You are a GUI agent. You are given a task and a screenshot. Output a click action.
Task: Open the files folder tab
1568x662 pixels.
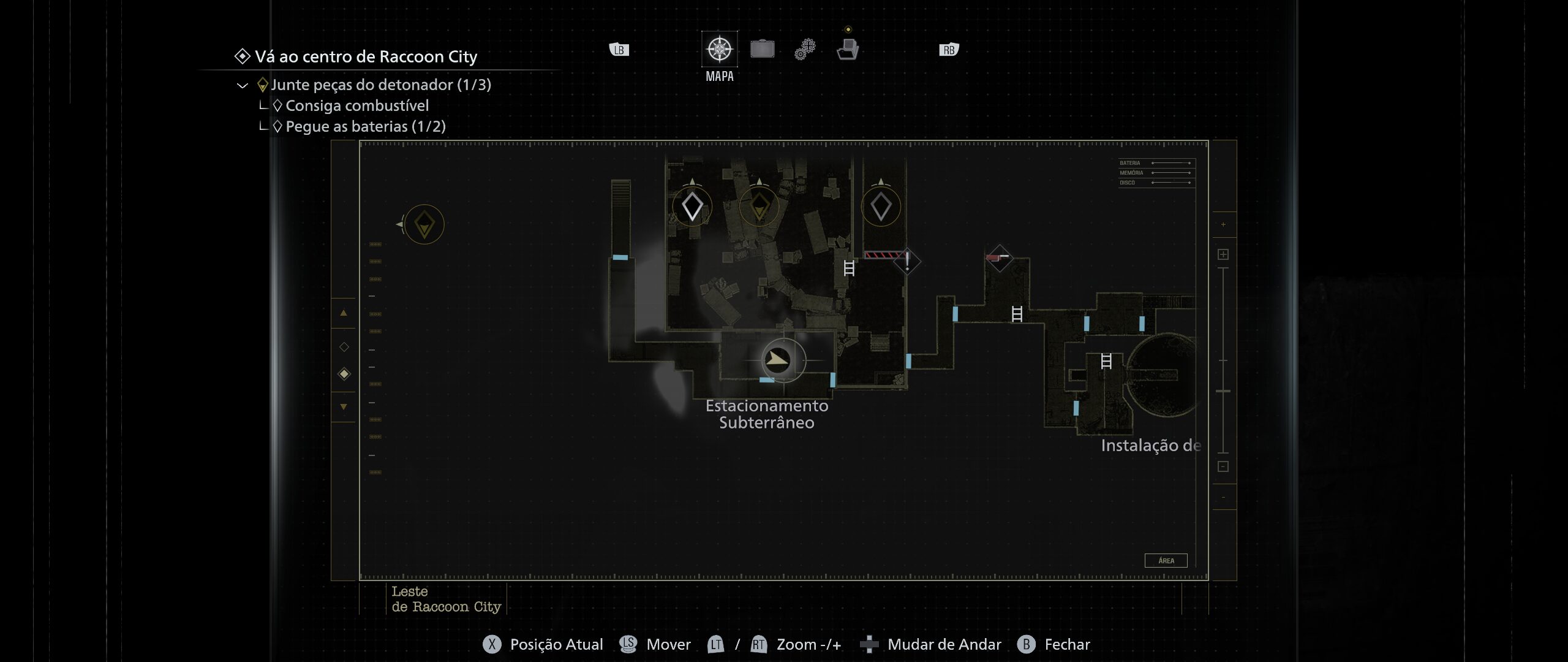click(x=848, y=49)
